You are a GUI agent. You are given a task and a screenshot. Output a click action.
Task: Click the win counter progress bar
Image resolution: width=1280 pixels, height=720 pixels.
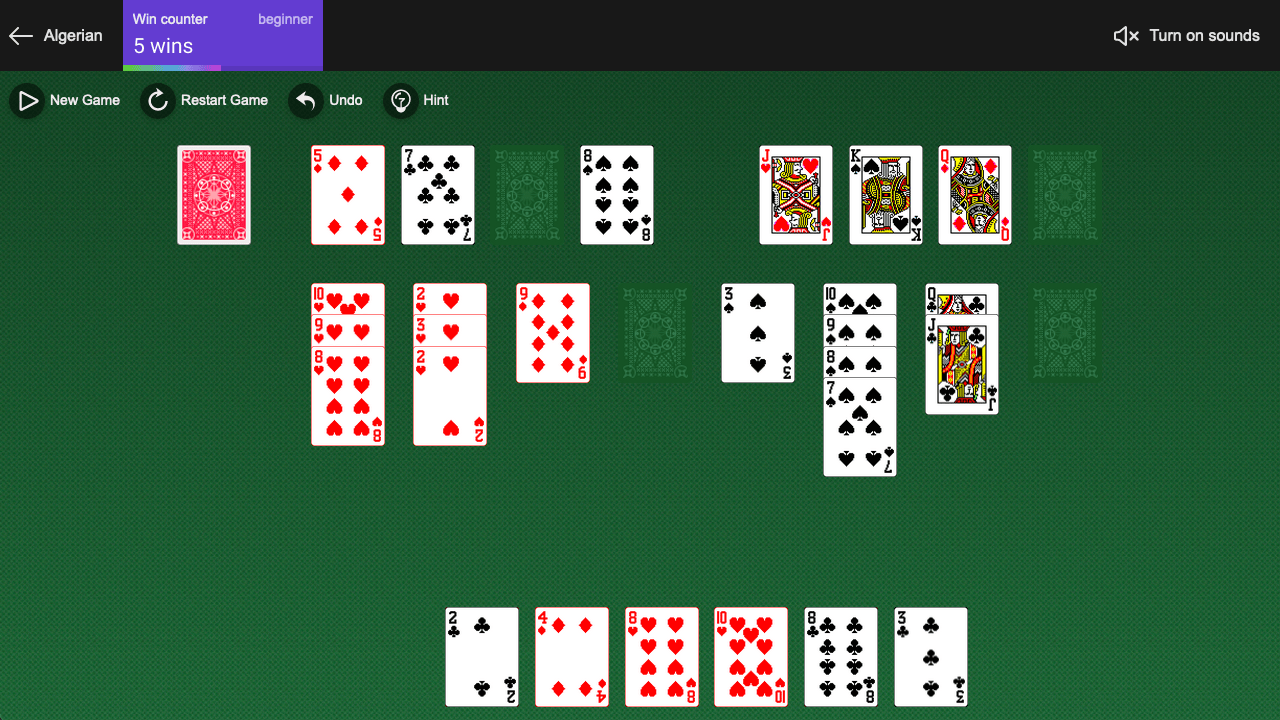point(171,67)
